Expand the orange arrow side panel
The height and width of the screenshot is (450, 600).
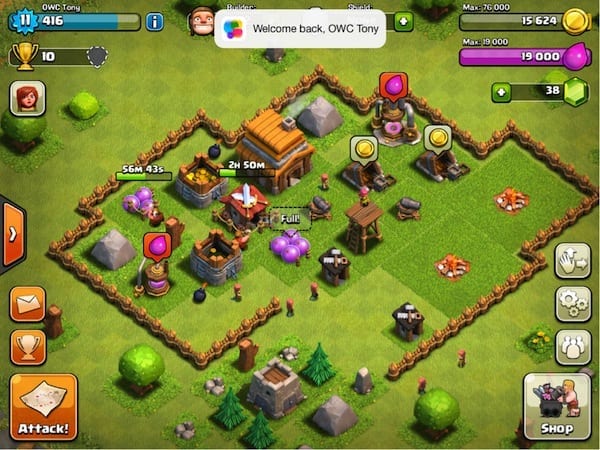(x=12, y=234)
